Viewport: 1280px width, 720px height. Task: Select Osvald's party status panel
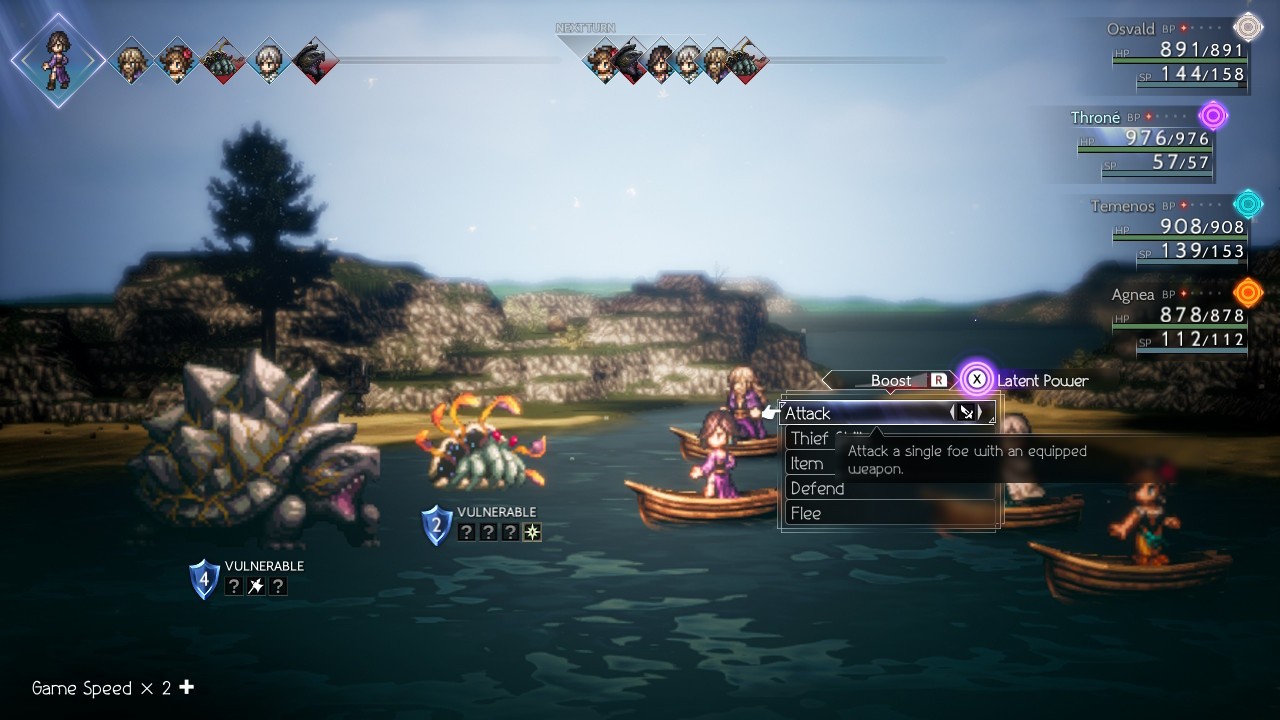(x=1180, y=62)
